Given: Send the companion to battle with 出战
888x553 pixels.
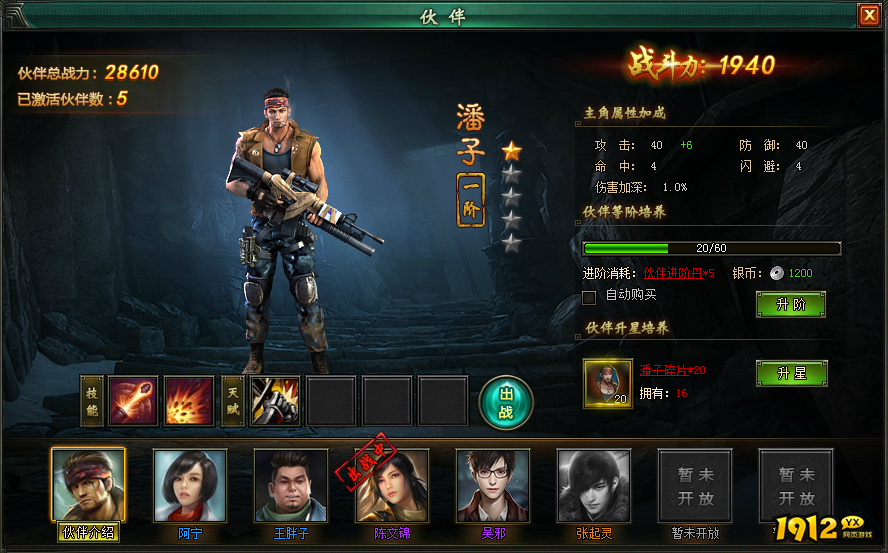Looking at the screenshot, I should tap(506, 401).
